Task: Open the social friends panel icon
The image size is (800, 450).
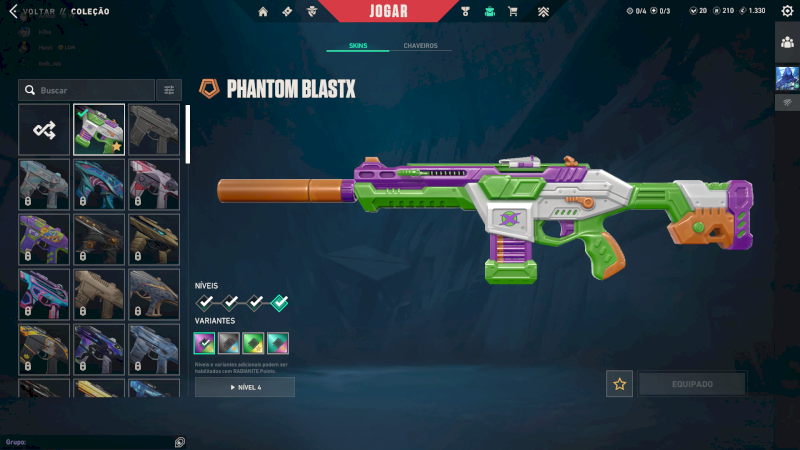Action: coord(787,43)
